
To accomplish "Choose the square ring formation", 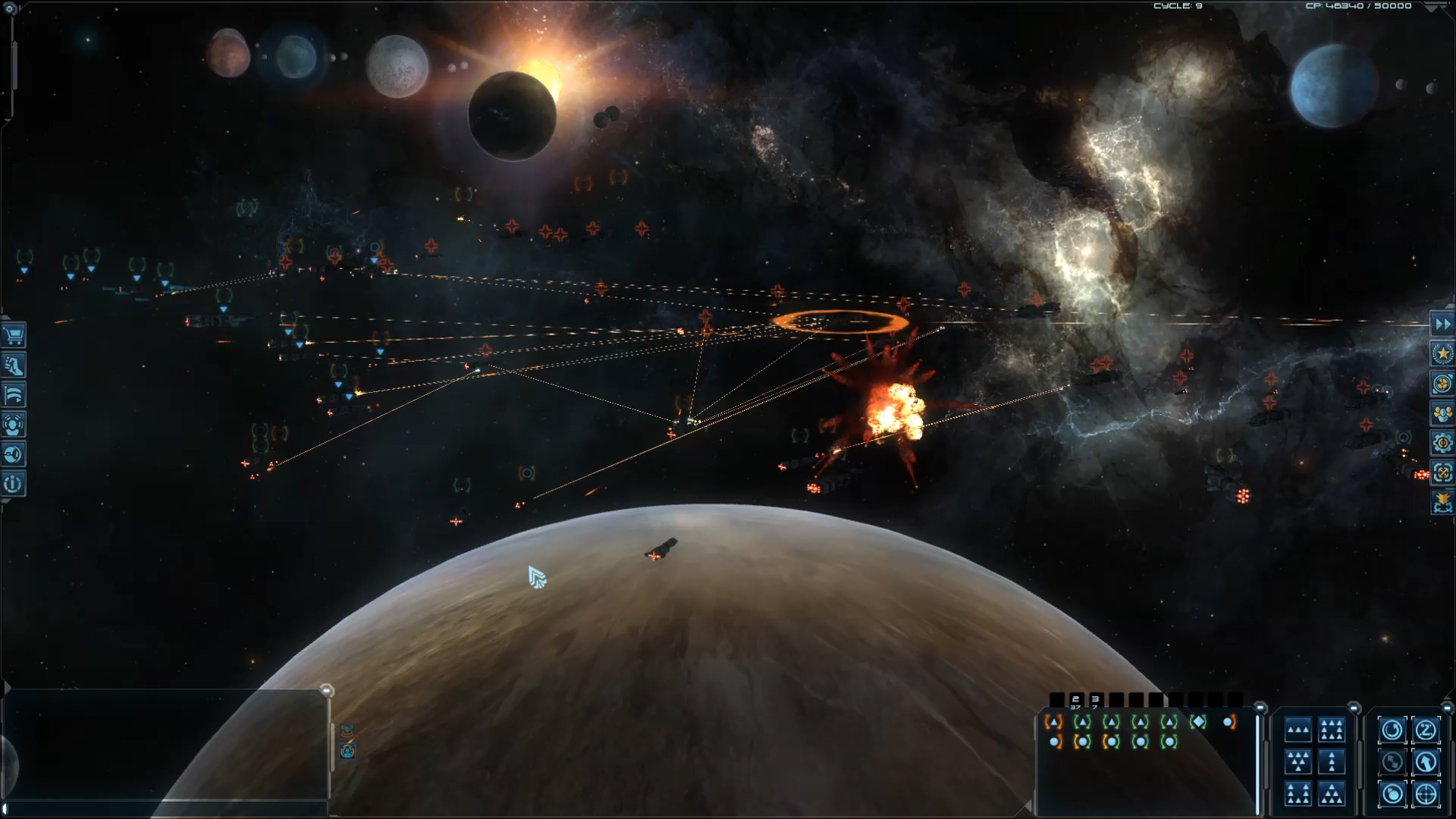I will click(1332, 731).
